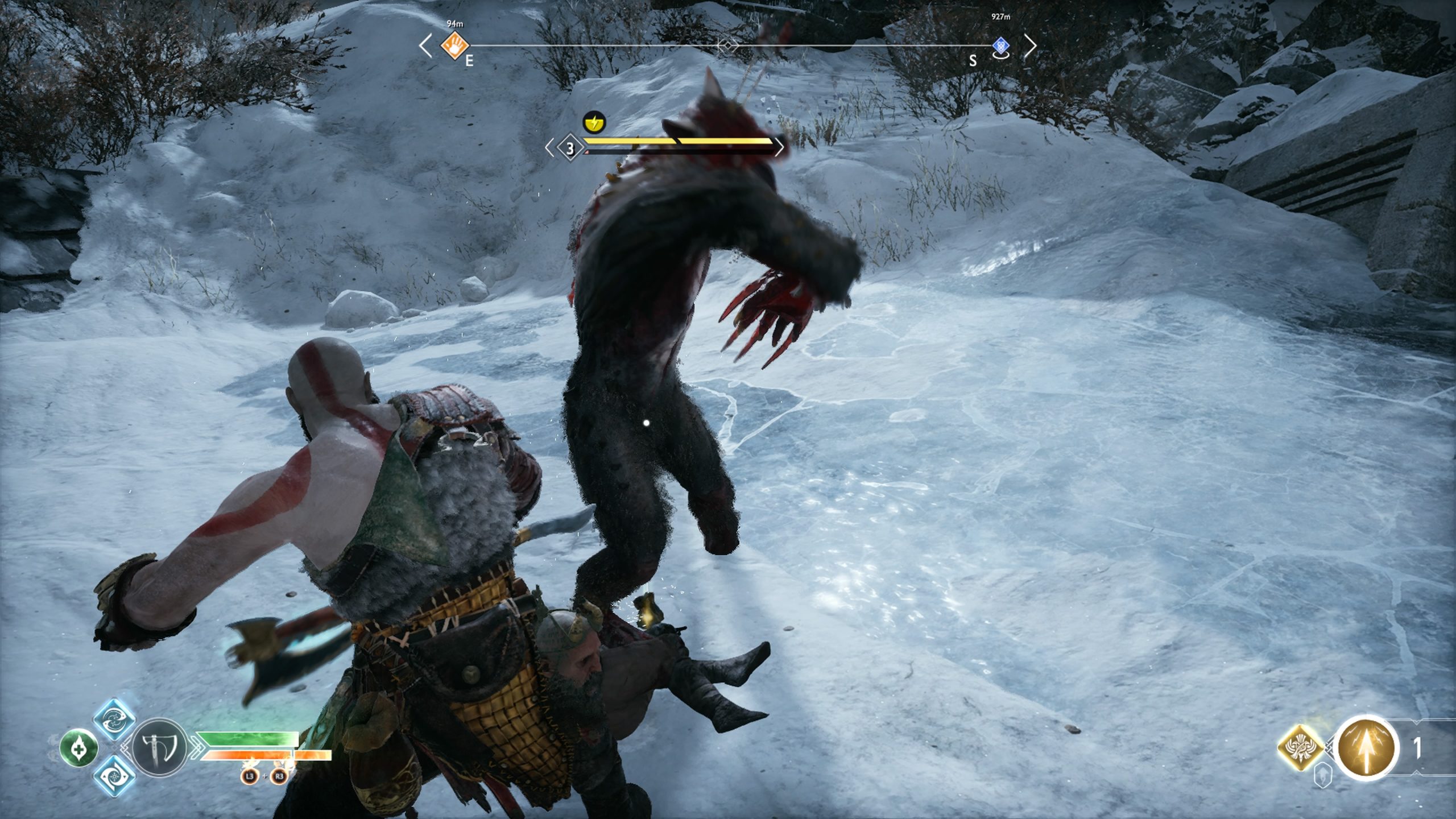Select the orange hand compass marker

[455, 44]
